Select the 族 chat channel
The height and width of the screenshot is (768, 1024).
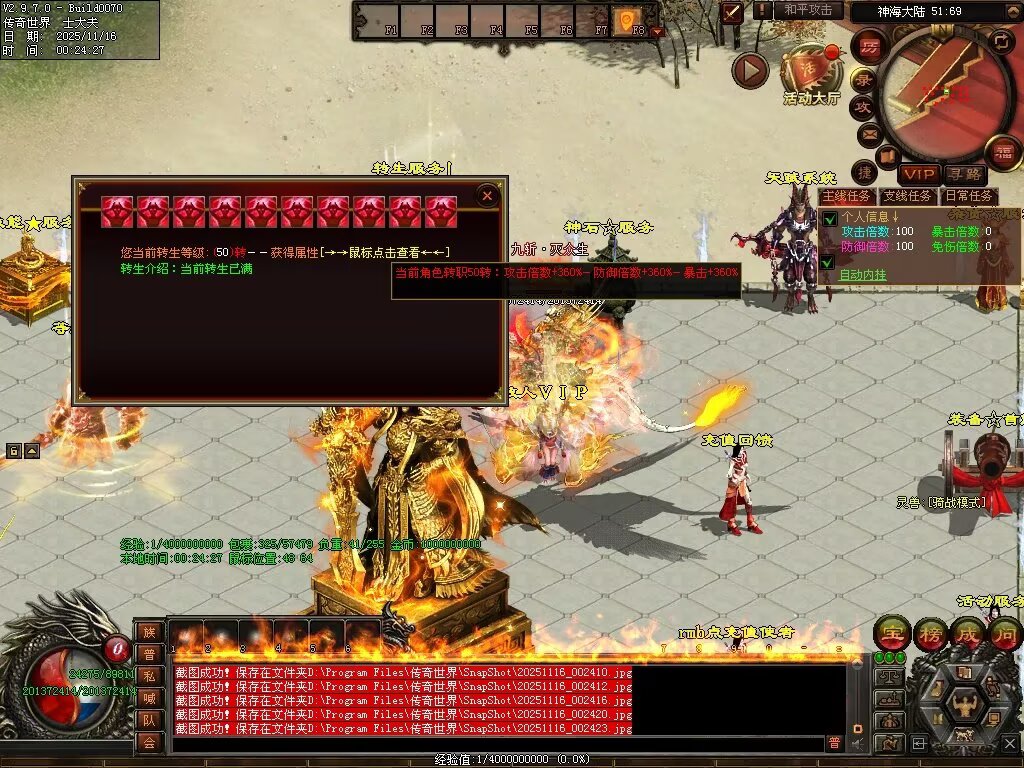pos(149,632)
